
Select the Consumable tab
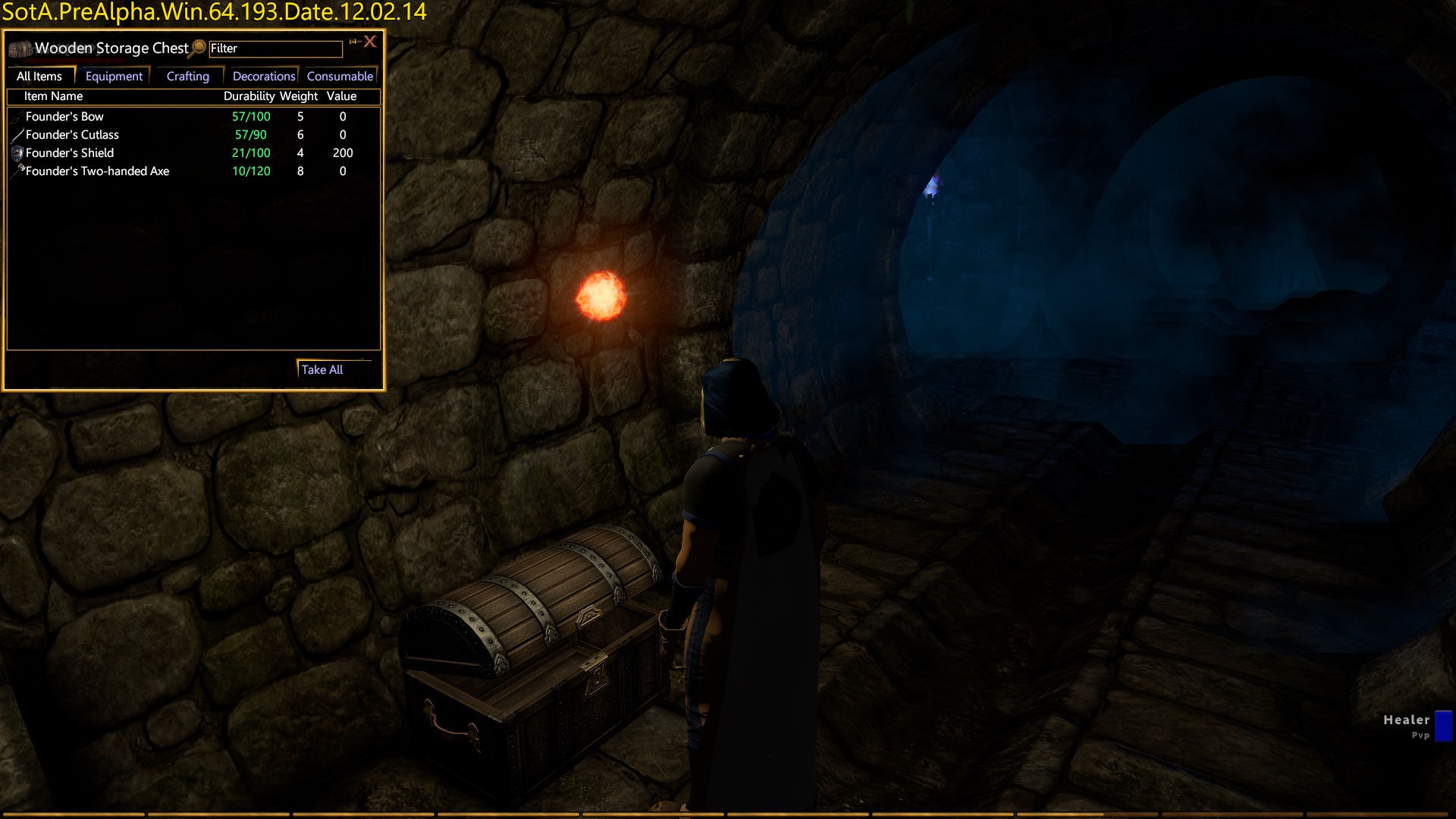[x=340, y=76]
